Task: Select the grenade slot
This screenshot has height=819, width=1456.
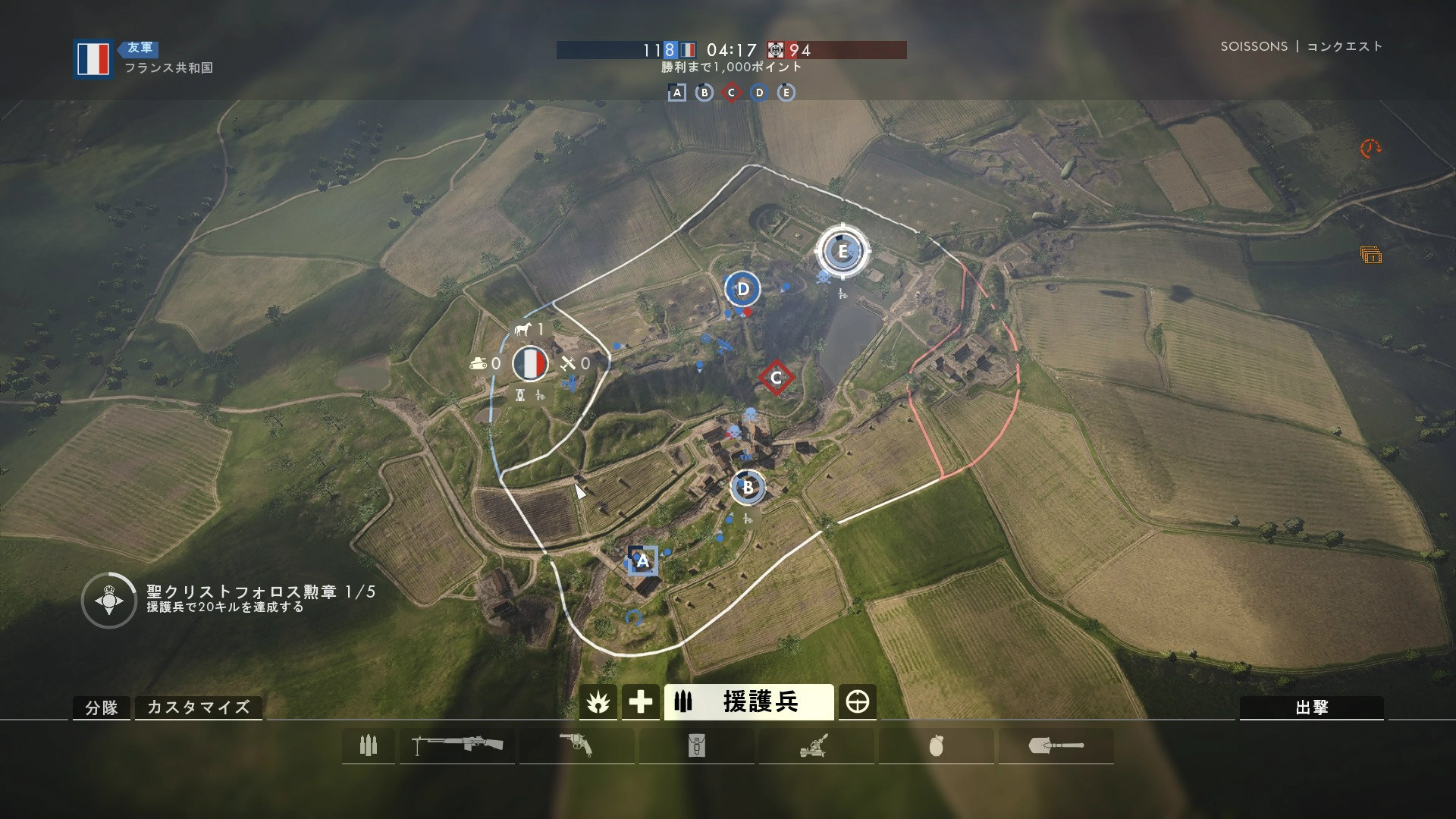Action: click(936, 746)
